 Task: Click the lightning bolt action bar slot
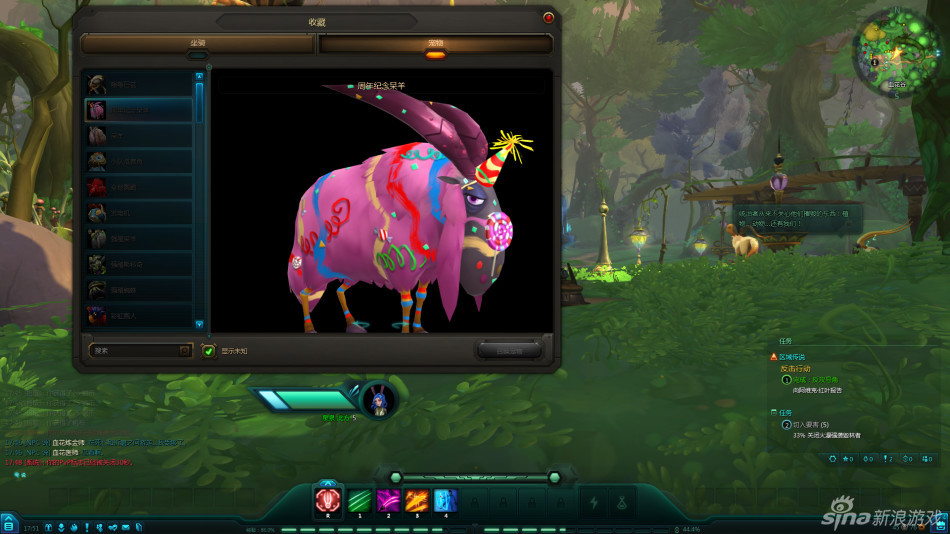coord(596,501)
